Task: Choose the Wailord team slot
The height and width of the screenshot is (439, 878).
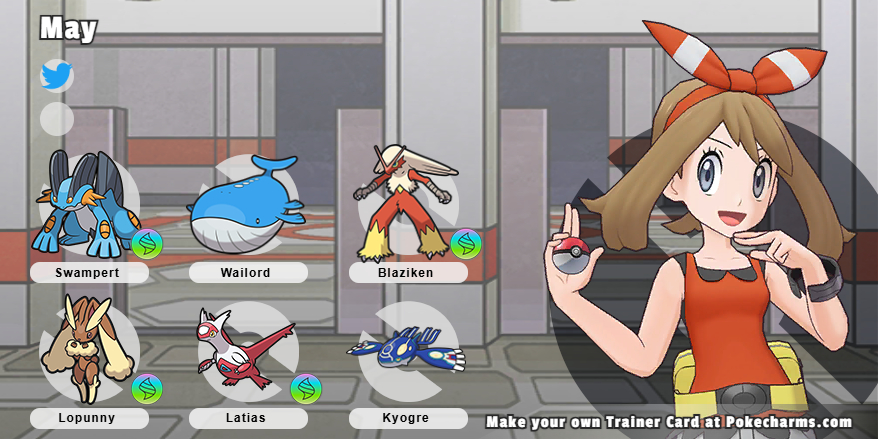Action: (245, 205)
